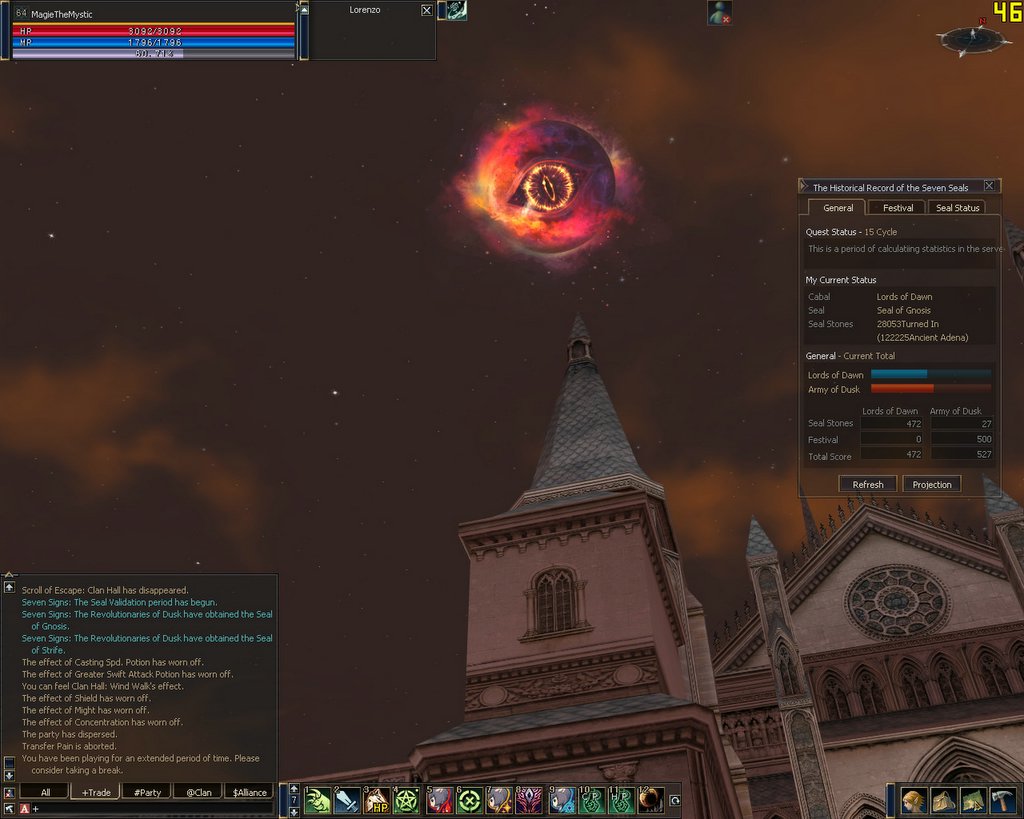Switch to the @Clan chat tab

point(198,792)
